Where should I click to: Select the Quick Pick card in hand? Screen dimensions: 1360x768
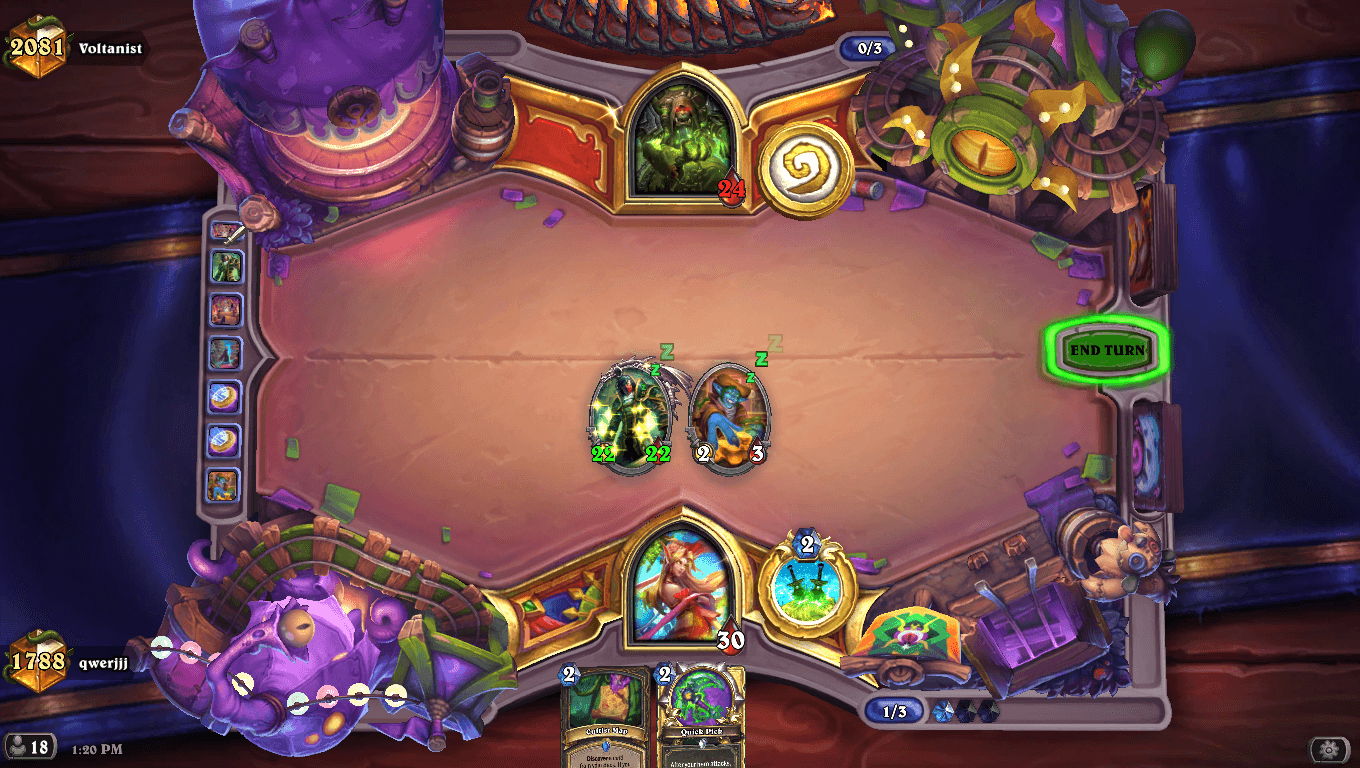[702, 716]
